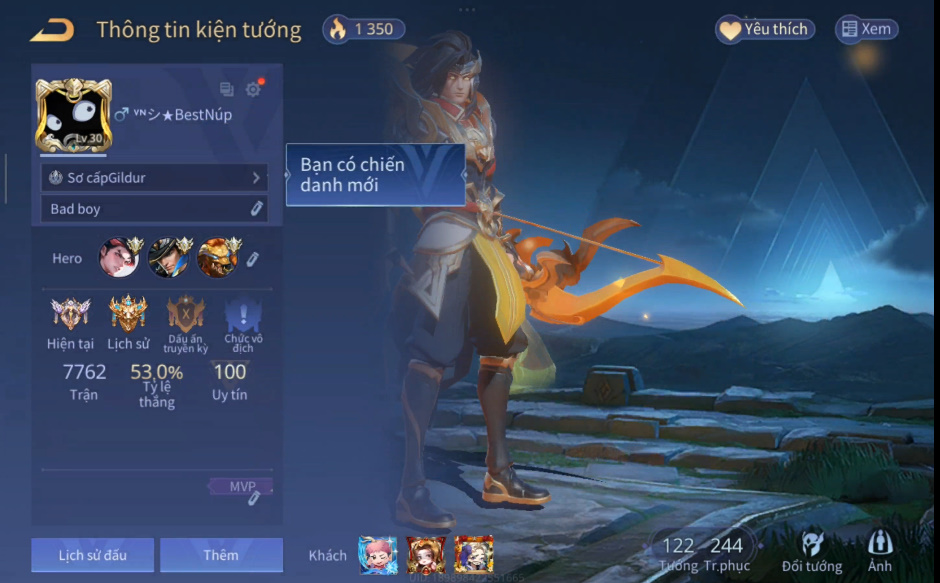Open the Sơ cấp Gildur title row
This screenshot has width=940, height=583.
pyautogui.click(x=155, y=177)
